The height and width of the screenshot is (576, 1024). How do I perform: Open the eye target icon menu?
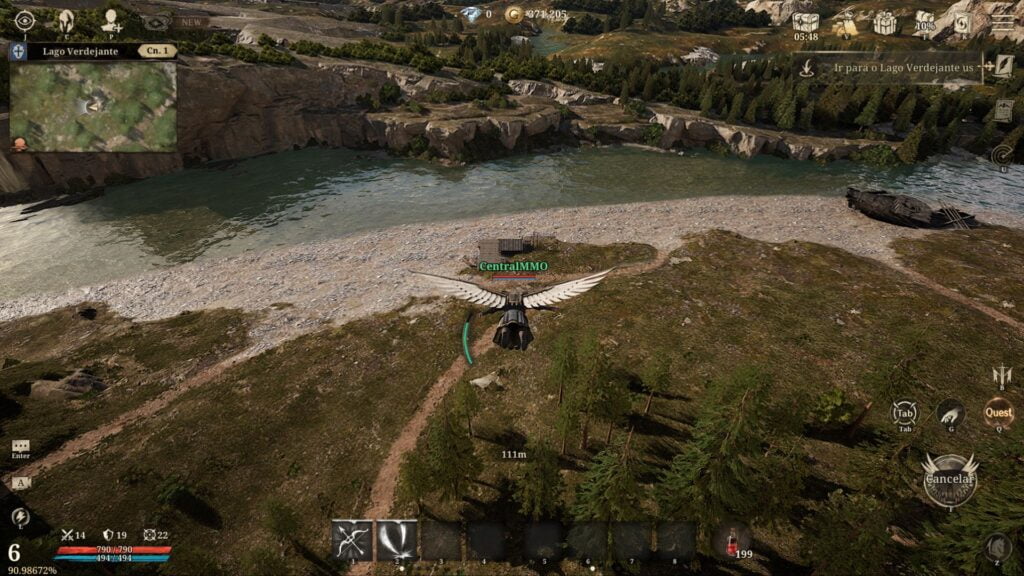(x=25, y=20)
